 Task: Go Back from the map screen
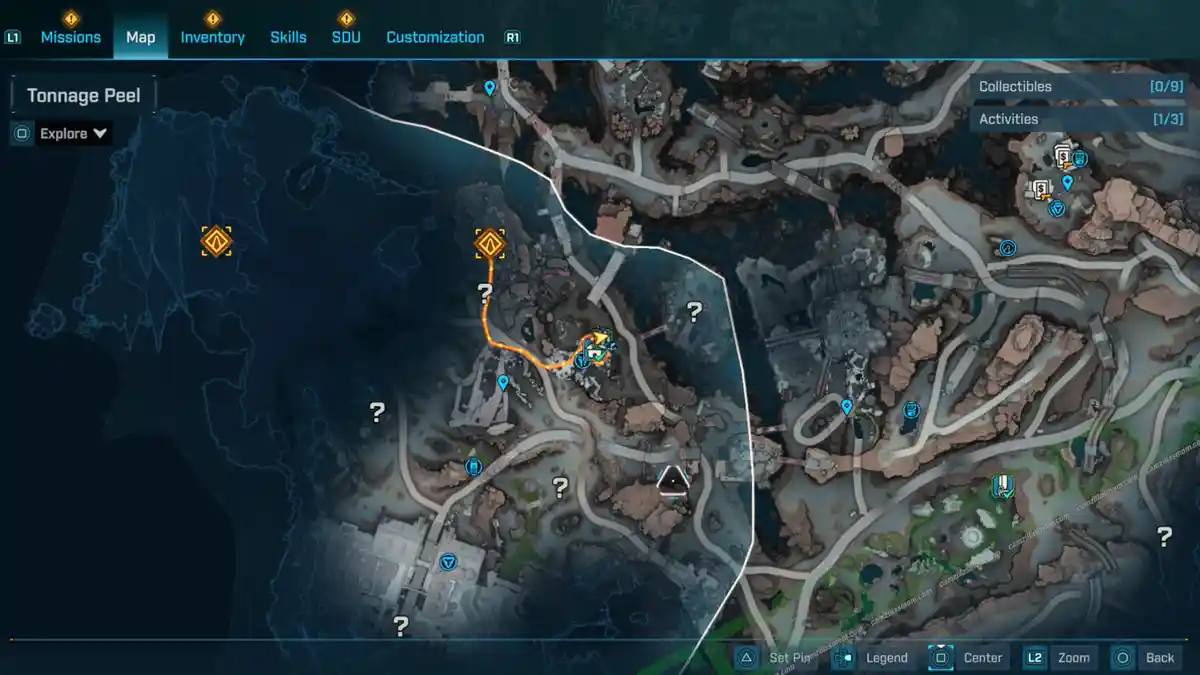point(1146,657)
